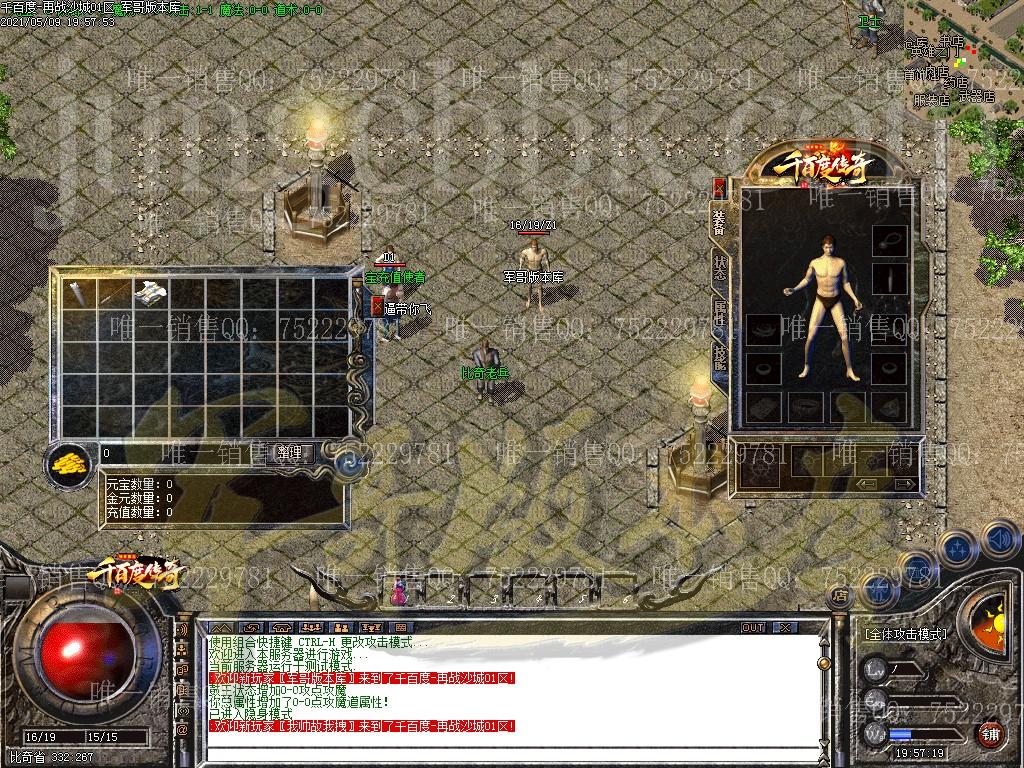
Task: Select the 装备 equipment tab
Action: coord(720,223)
